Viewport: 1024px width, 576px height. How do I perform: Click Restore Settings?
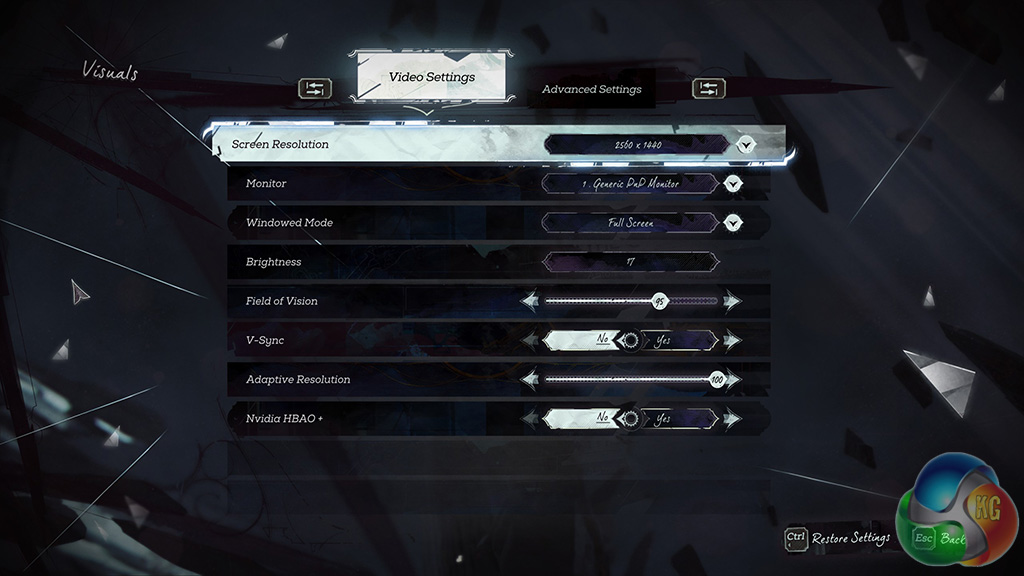click(838, 538)
